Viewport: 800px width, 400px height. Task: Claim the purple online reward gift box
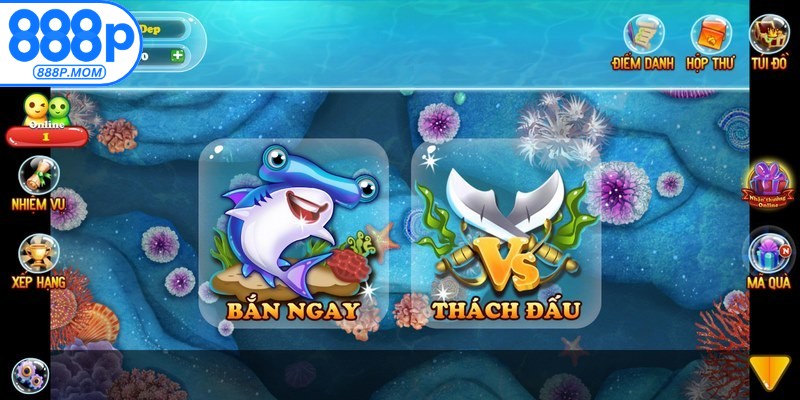click(x=769, y=185)
